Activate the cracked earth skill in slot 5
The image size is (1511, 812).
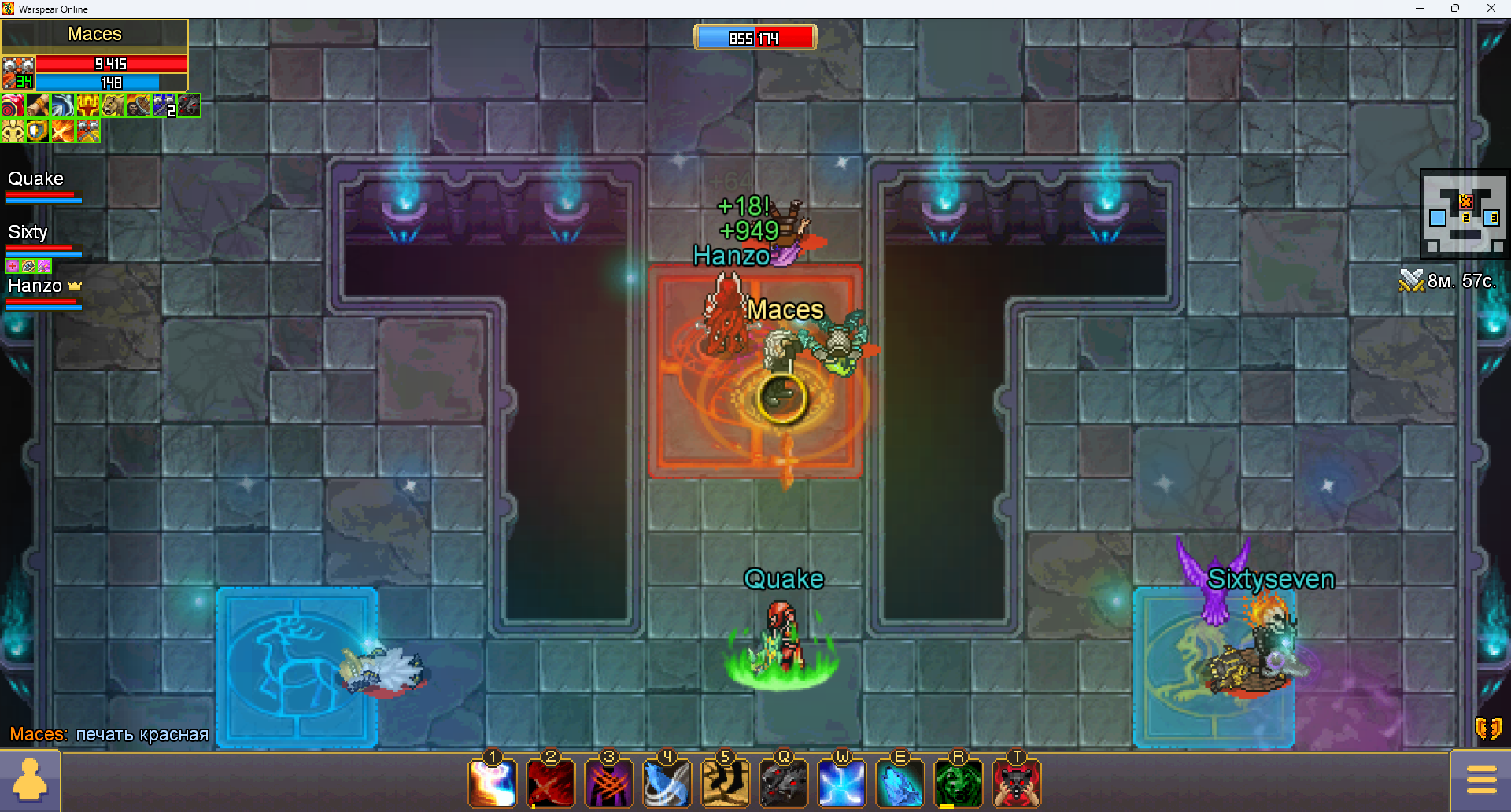coord(726,784)
